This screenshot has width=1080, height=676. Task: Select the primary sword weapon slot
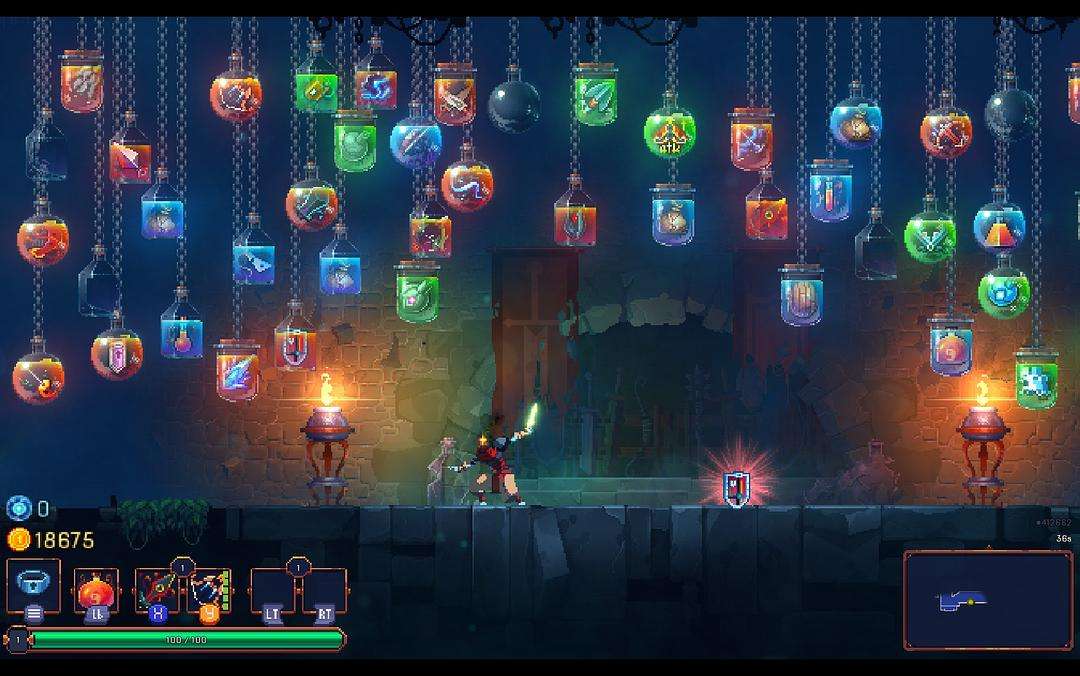157,590
